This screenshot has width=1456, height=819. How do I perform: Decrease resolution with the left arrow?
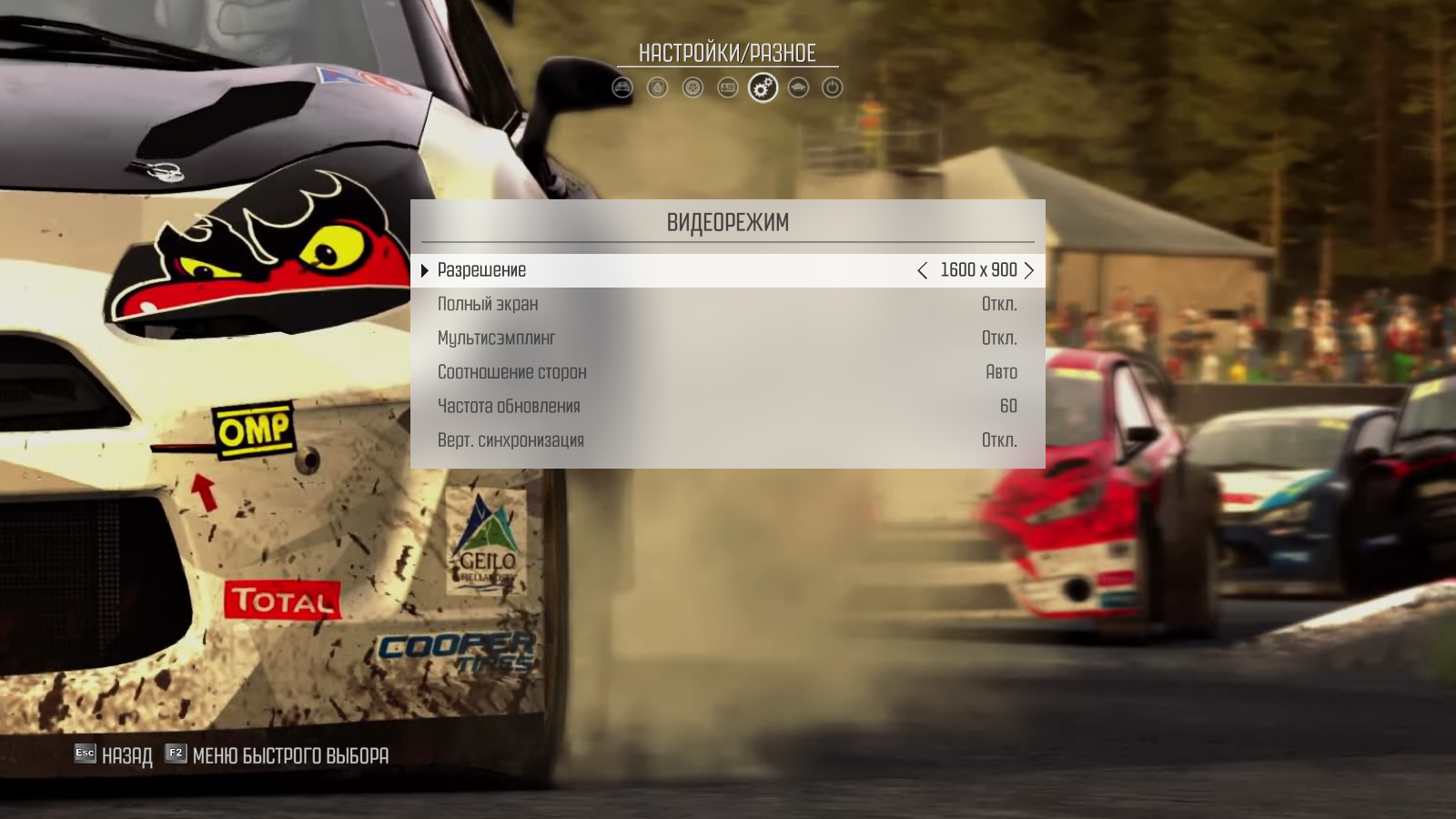pyautogui.click(x=923, y=270)
